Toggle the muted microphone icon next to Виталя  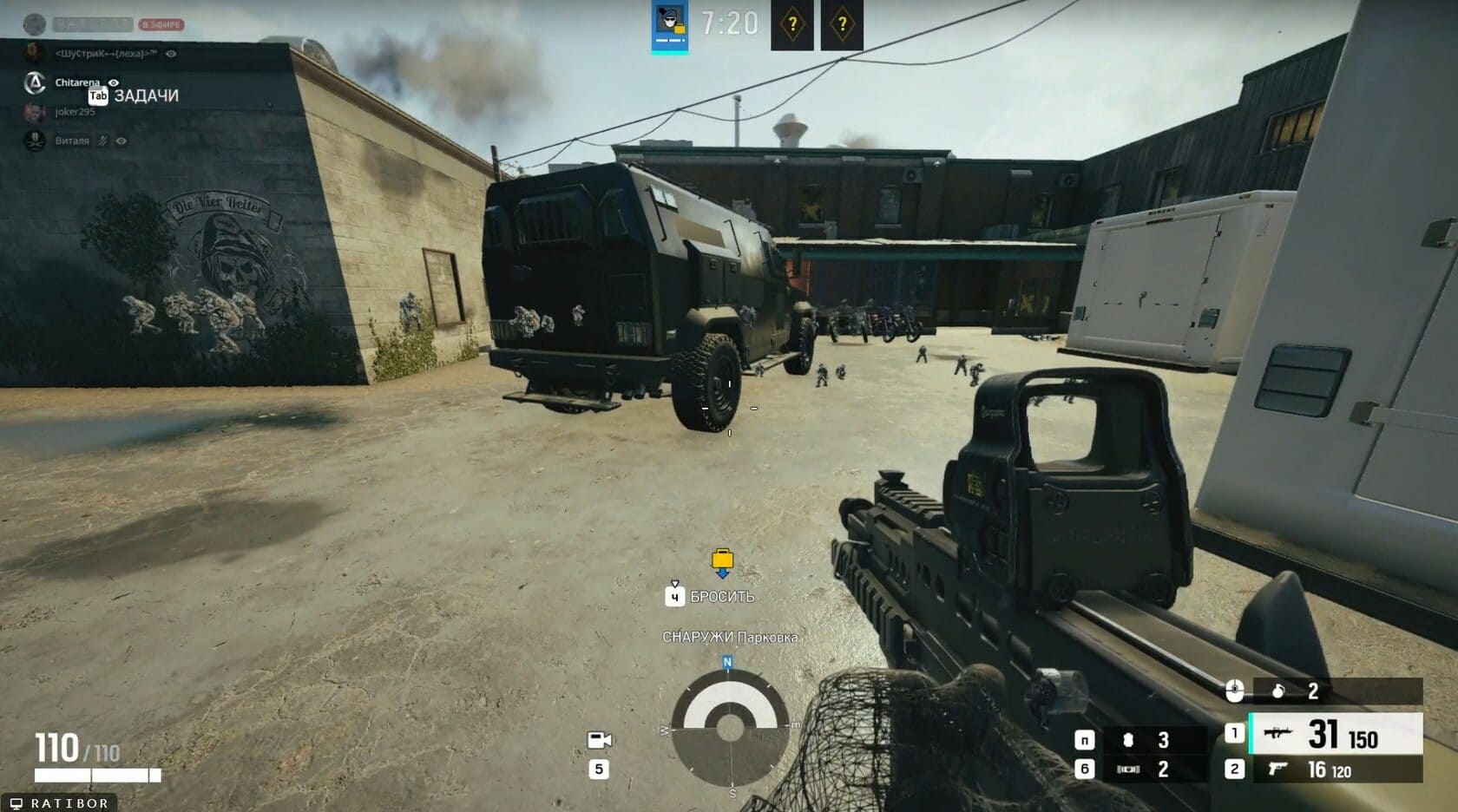(x=102, y=141)
